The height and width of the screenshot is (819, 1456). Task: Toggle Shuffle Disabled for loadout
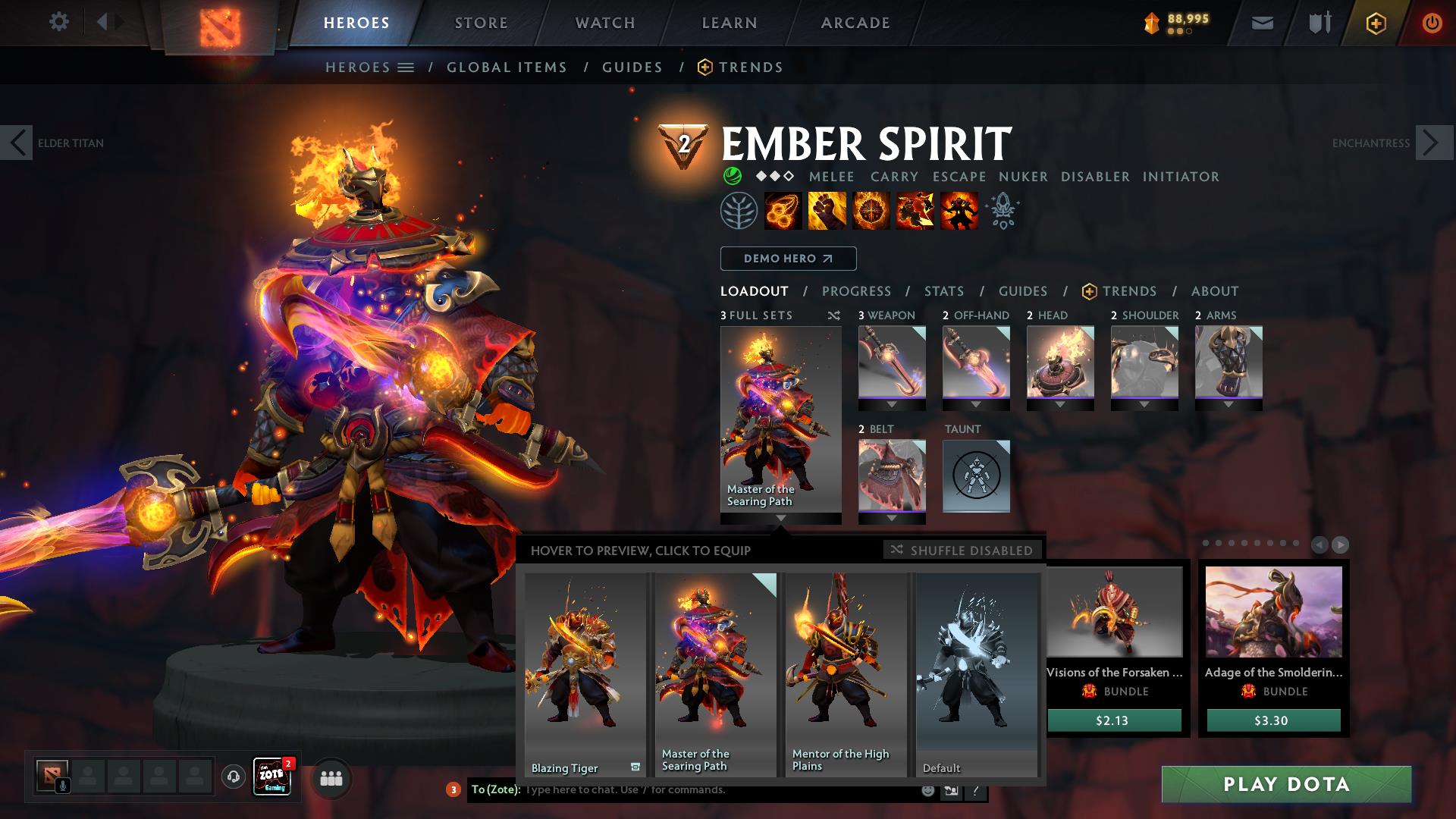(x=962, y=551)
